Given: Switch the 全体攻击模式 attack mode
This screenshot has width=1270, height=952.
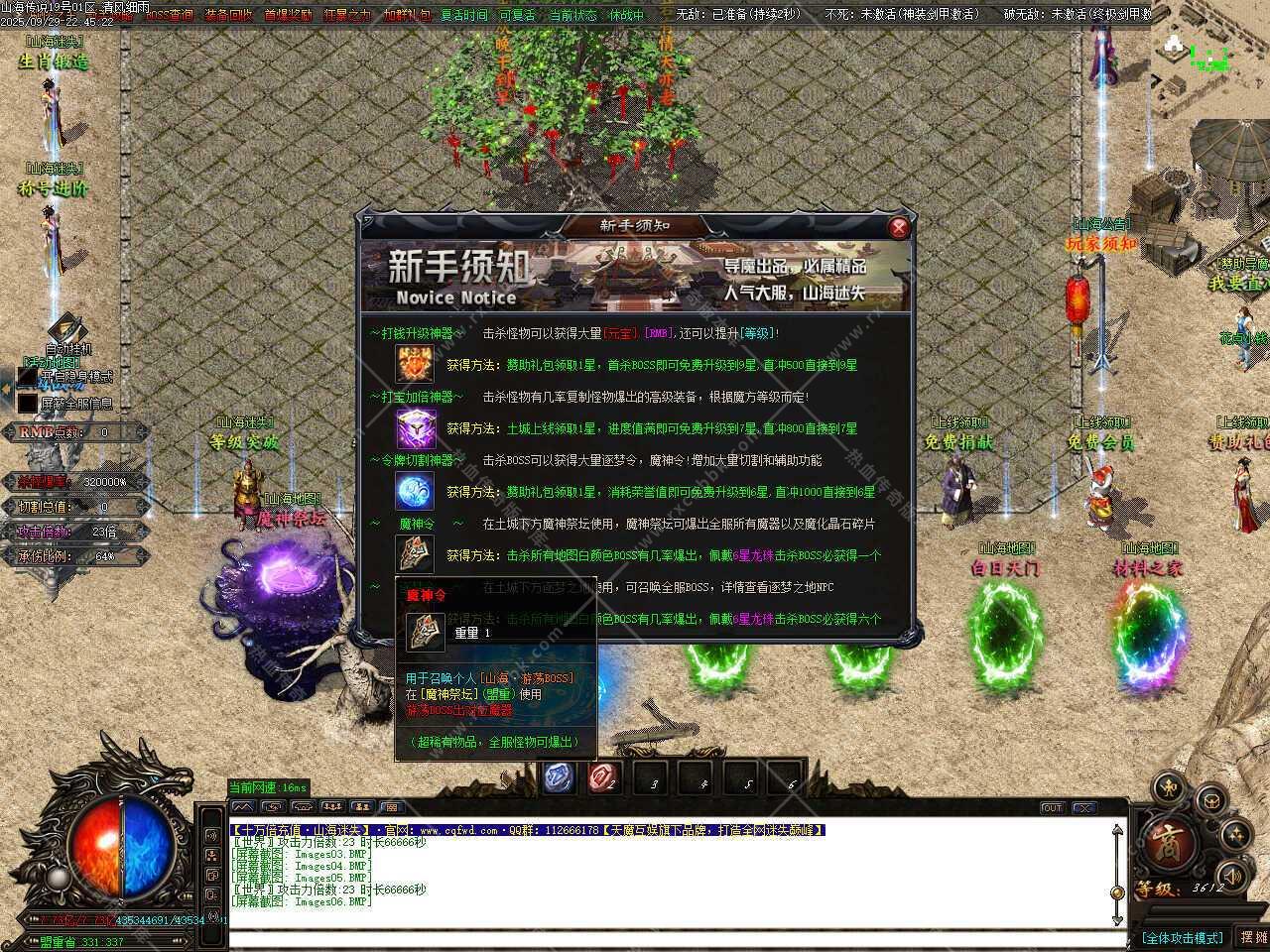Looking at the screenshot, I should 1182,937.
